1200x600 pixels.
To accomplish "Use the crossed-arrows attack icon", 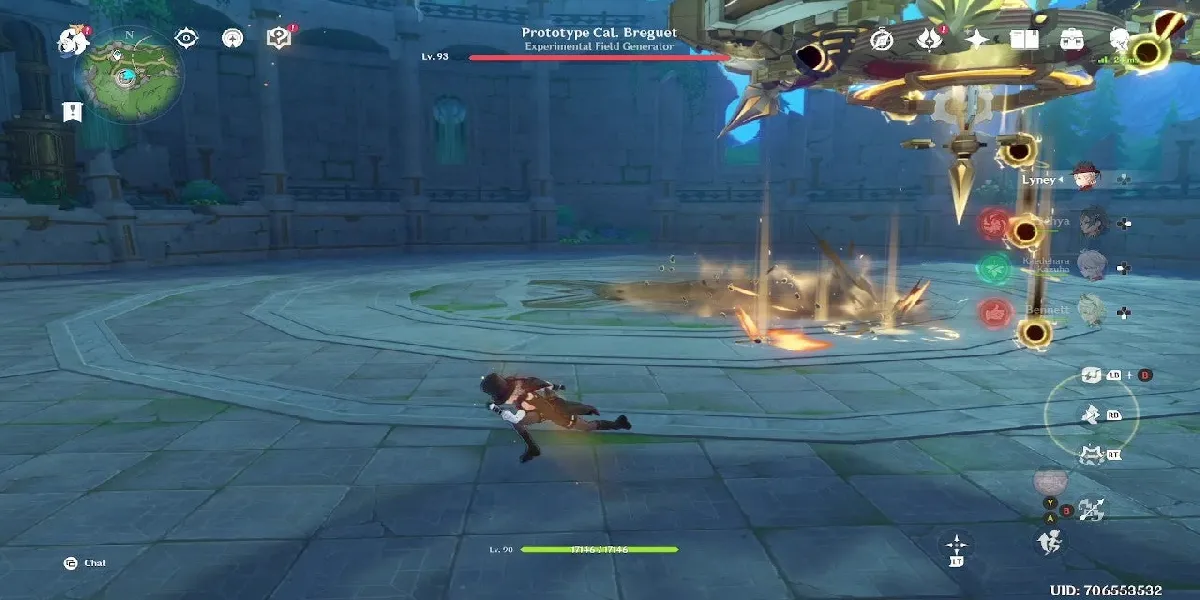I will (x=1090, y=508).
